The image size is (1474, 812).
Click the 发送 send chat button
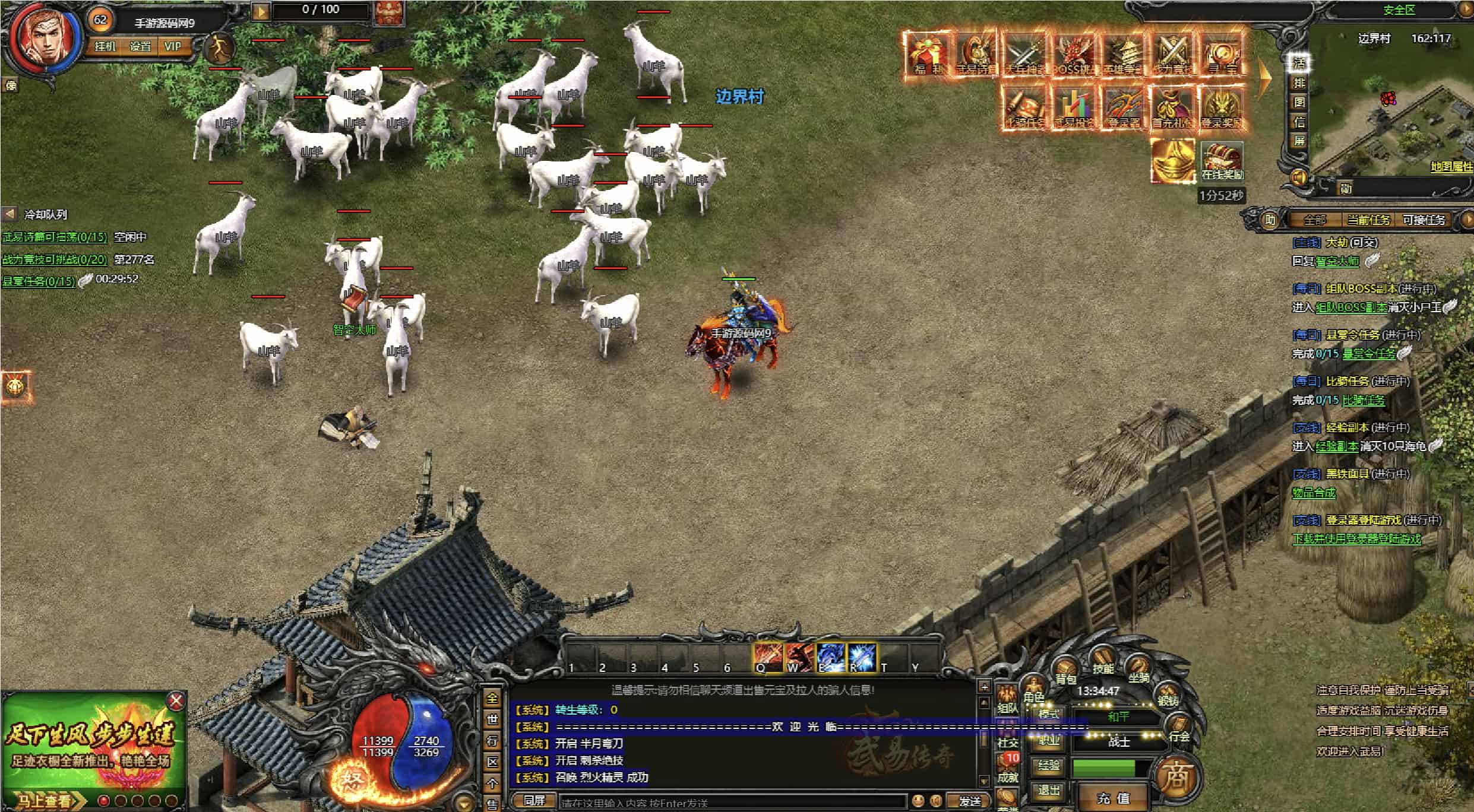click(970, 801)
